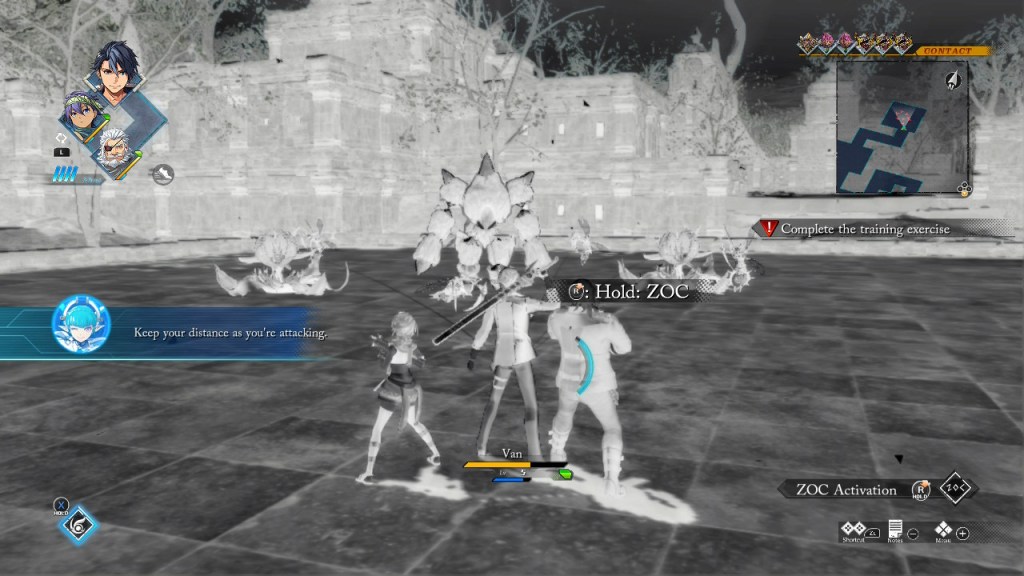Image resolution: width=1024 pixels, height=576 pixels.
Task: Toggle the dash sneaker icon
Action: pyautogui.click(x=163, y=174)
